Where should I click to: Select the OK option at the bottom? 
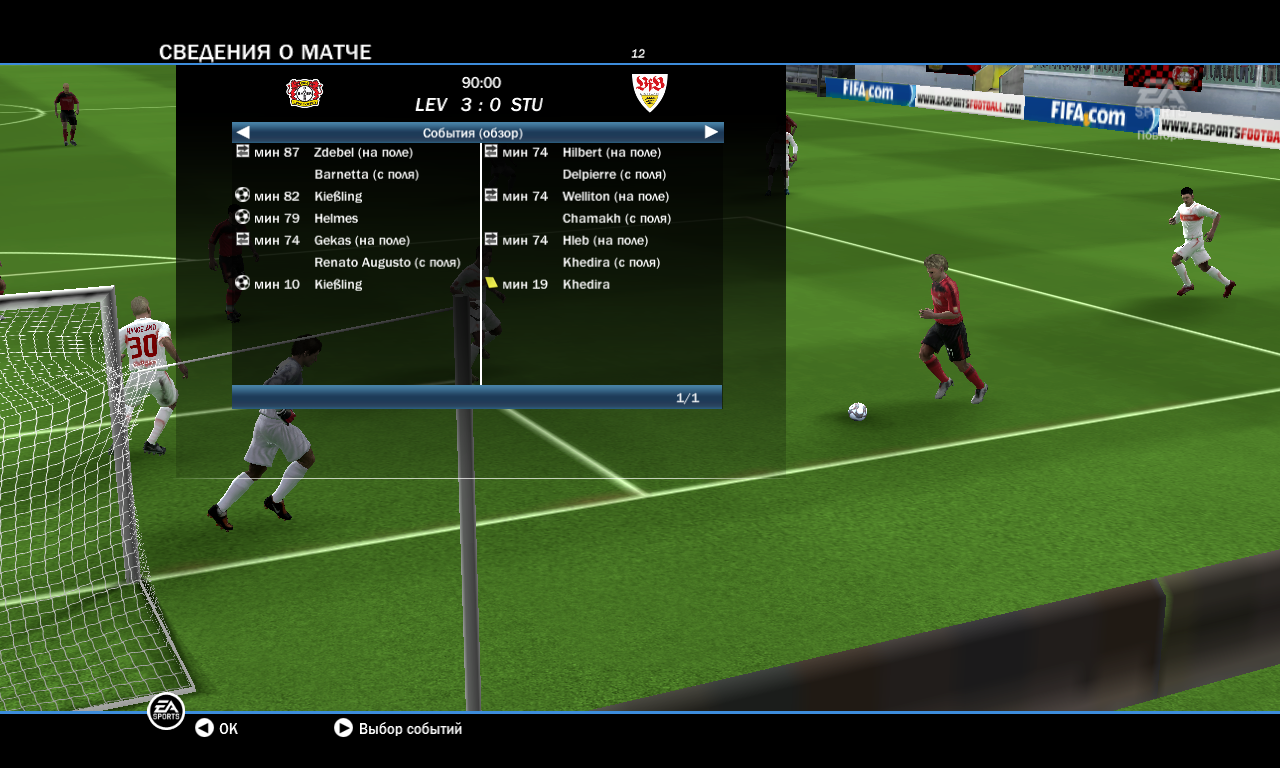pyautogui.click(x=217, y=729)
